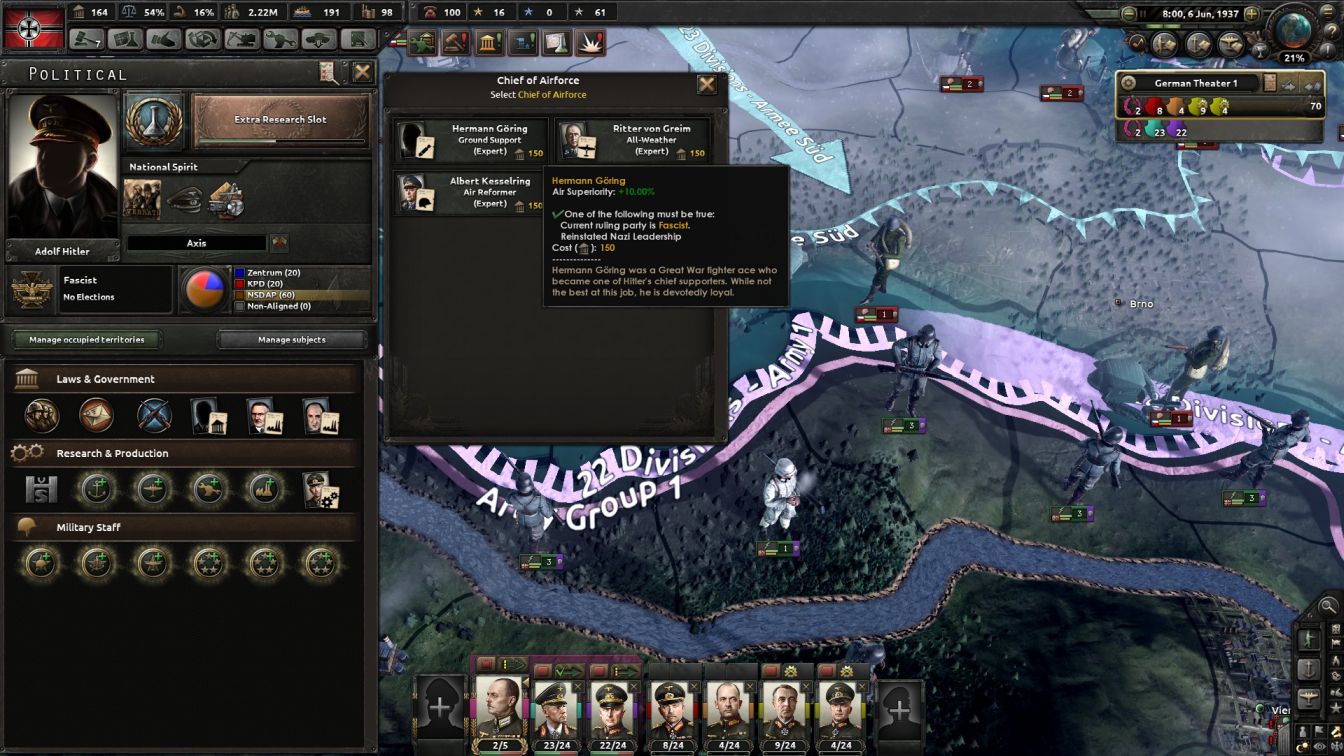Toggle NATO counters with the iron cross icon
Image resolution: width=1344 pixels, height=756 pixels.
(1336, 745)
